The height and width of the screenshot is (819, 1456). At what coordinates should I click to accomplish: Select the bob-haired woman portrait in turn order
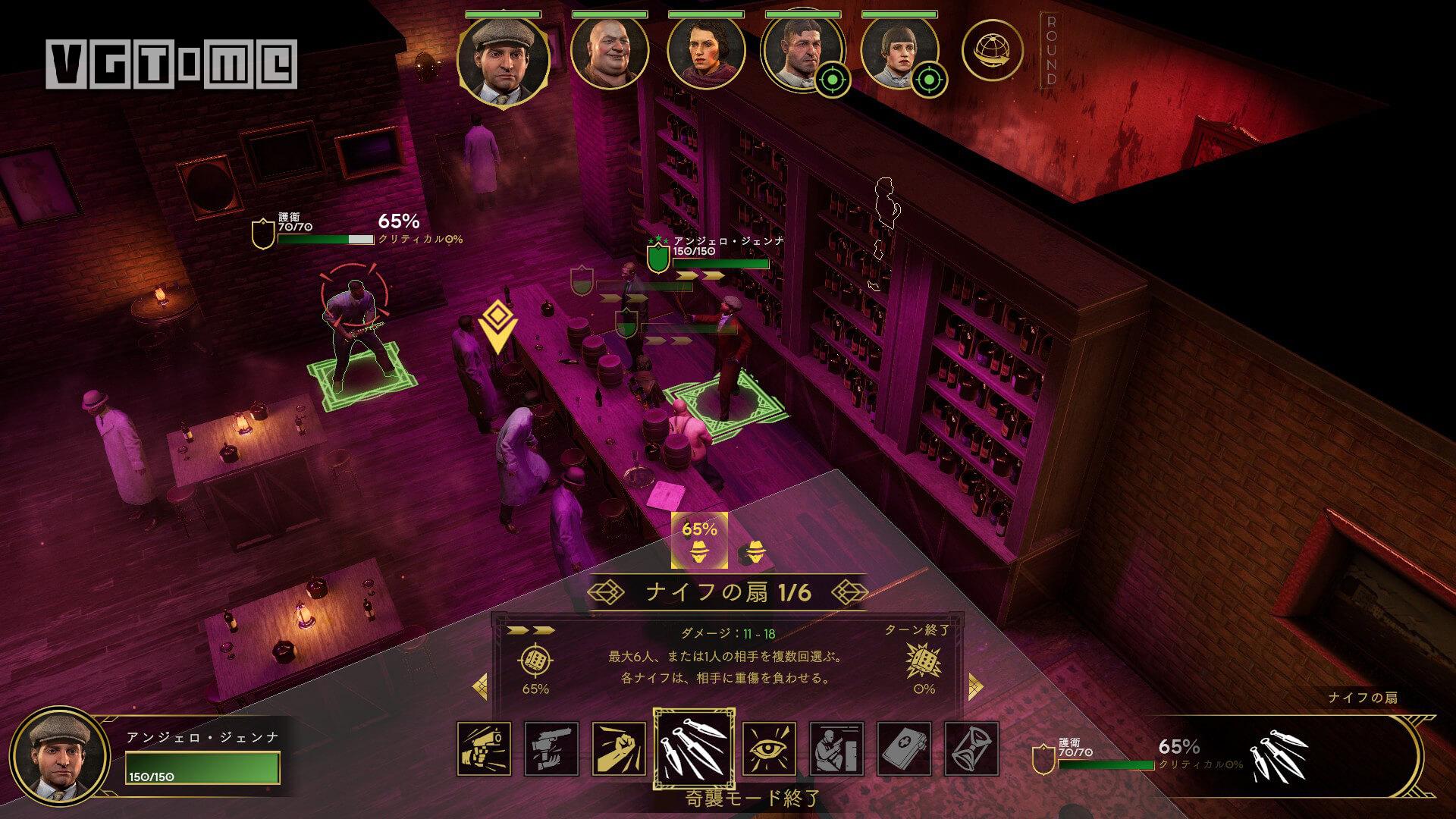[898, 52]
